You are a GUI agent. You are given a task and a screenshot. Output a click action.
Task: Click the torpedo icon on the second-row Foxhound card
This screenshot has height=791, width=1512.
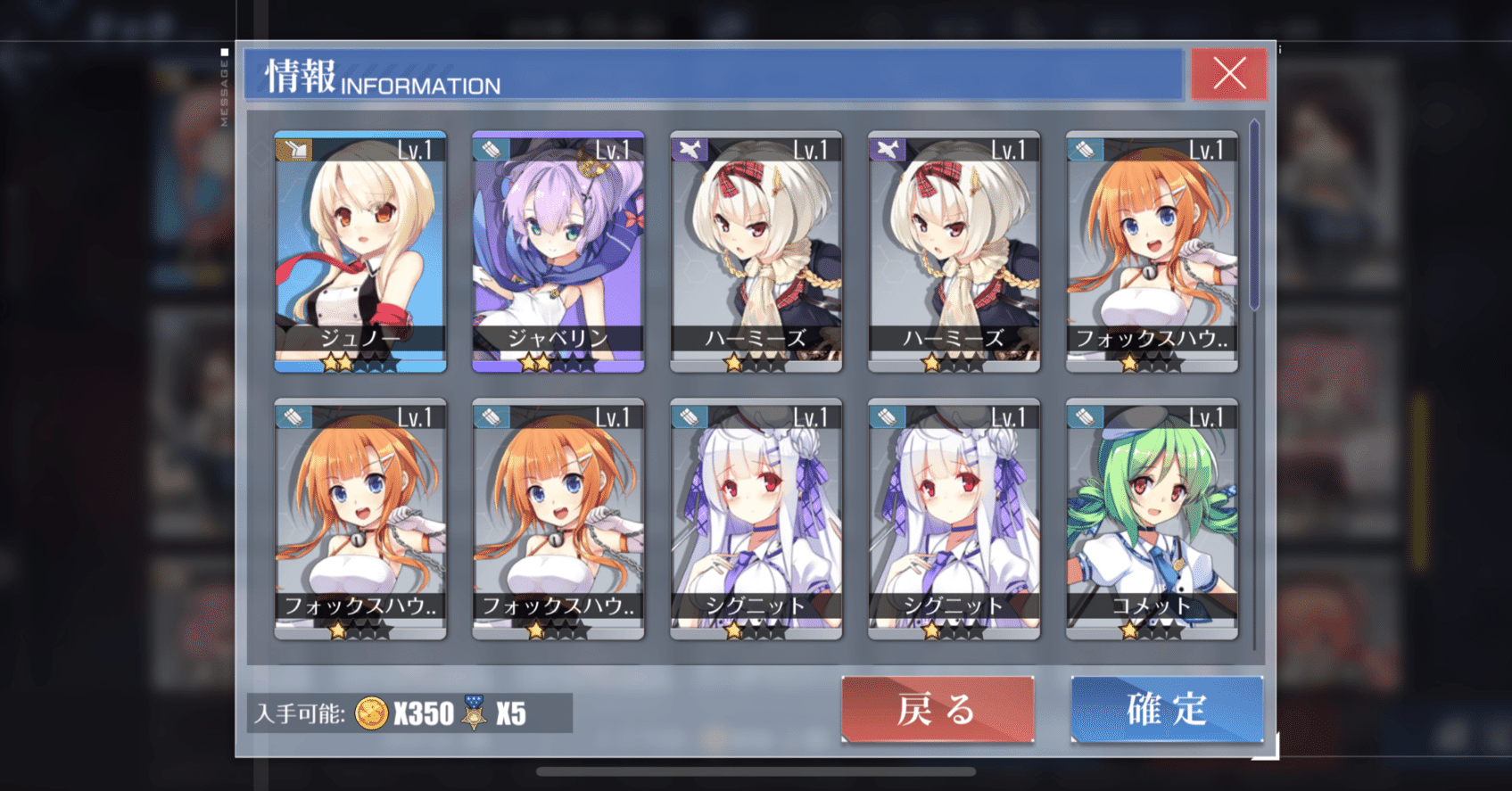[293, 416]
